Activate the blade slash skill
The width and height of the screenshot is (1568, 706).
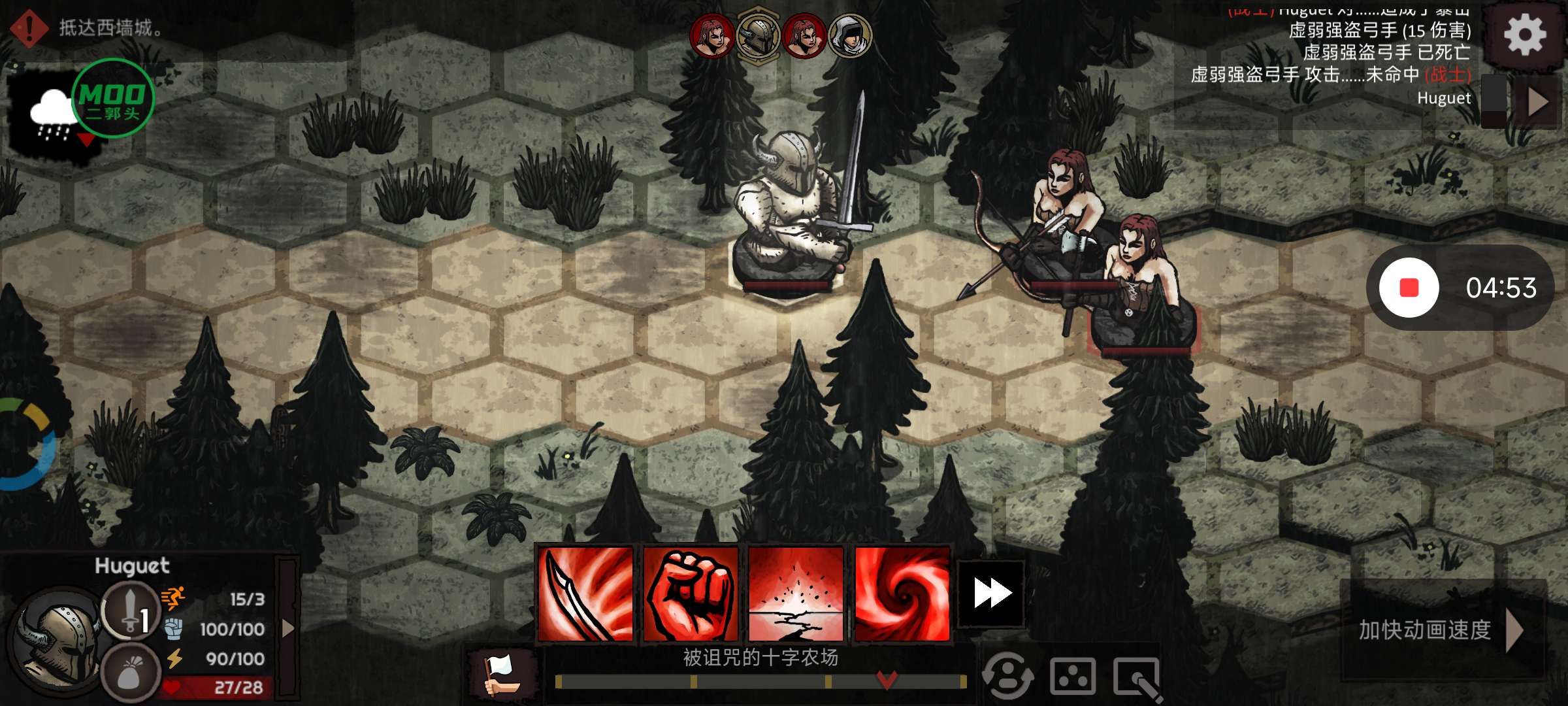point(585,594)
